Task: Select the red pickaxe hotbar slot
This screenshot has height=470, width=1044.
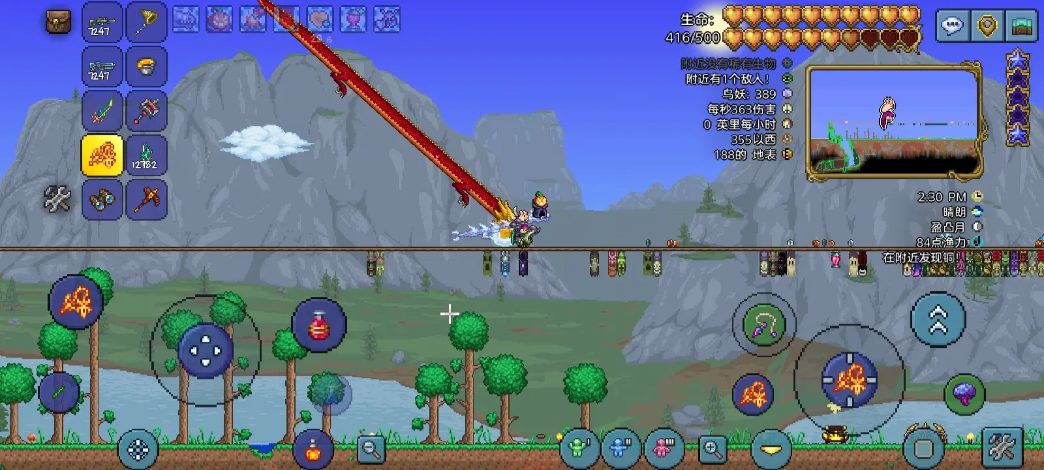Action: click(x=146, y=198)
